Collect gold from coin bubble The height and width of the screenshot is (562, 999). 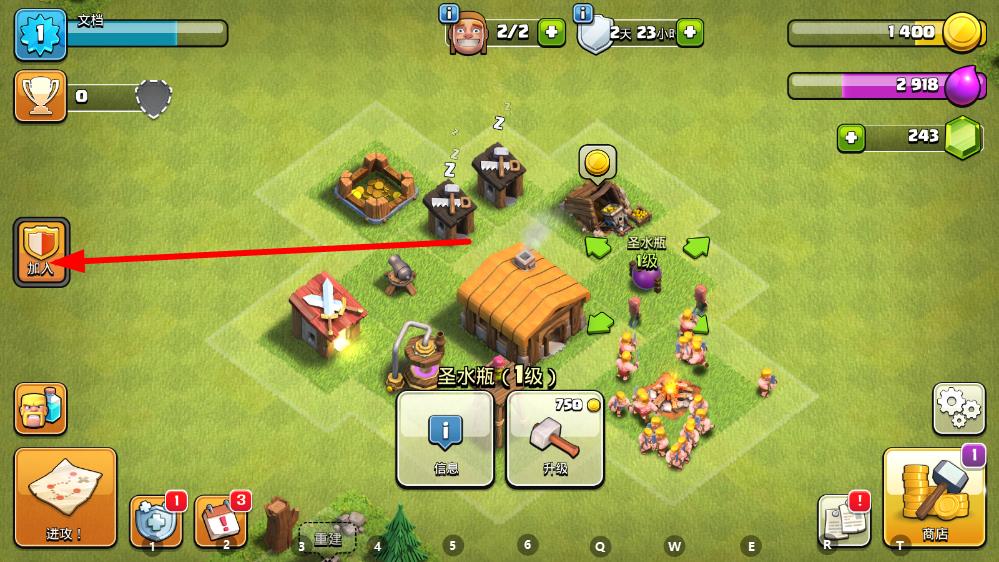pos(597,161)
